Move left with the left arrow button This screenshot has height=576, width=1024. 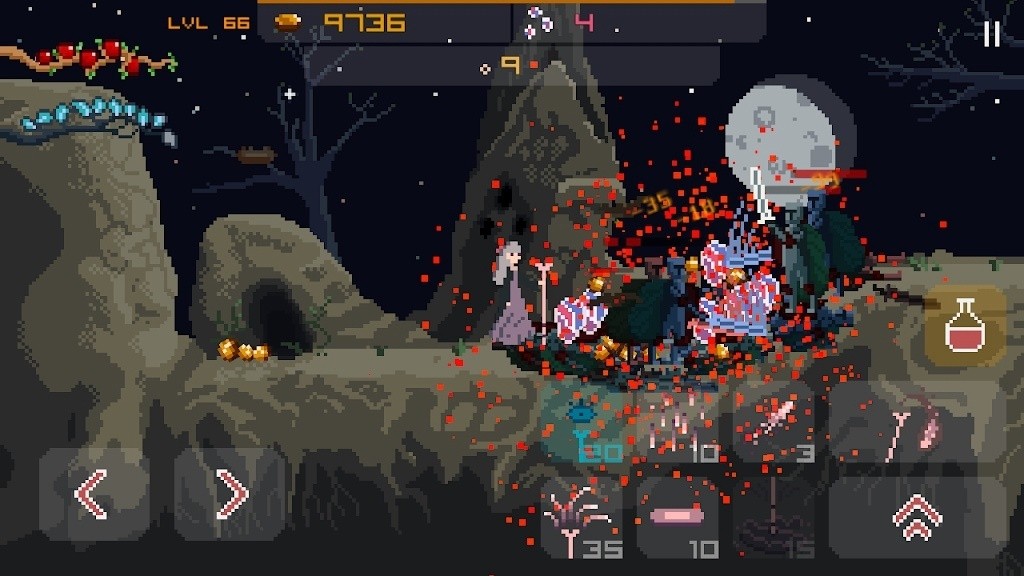pos(93,494)
